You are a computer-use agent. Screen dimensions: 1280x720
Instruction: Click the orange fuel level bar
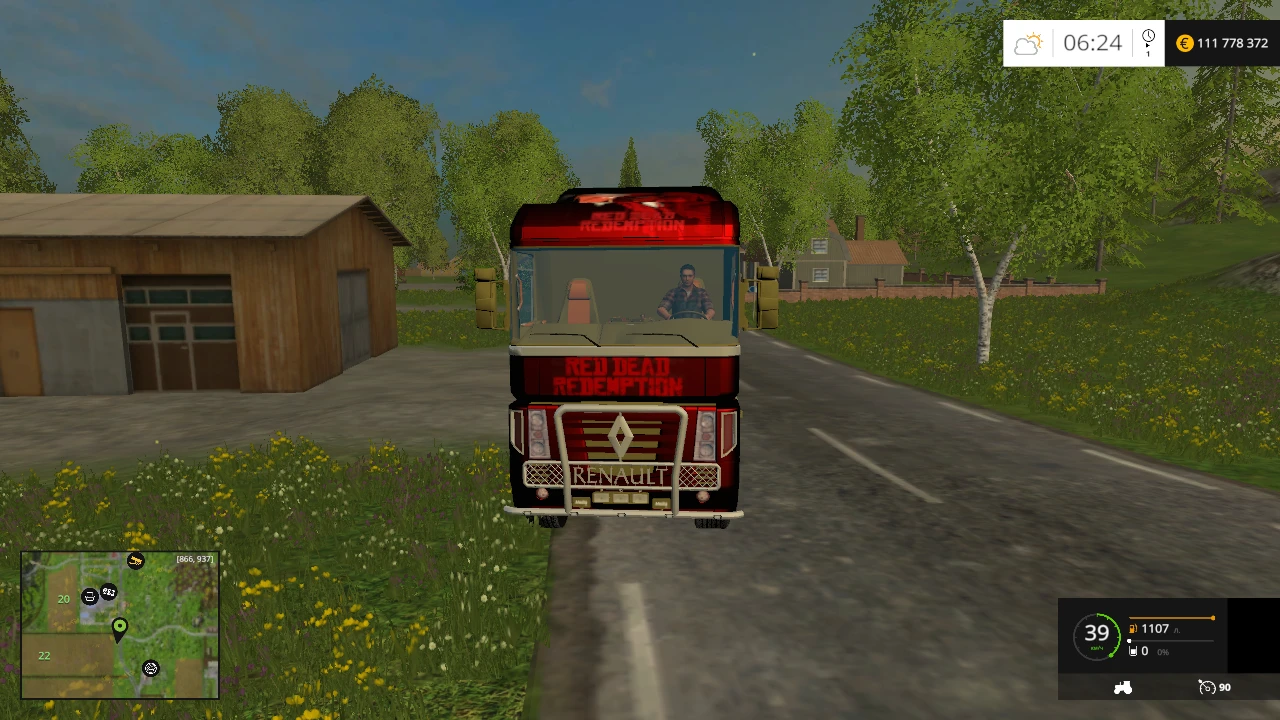coord(1170,618)
